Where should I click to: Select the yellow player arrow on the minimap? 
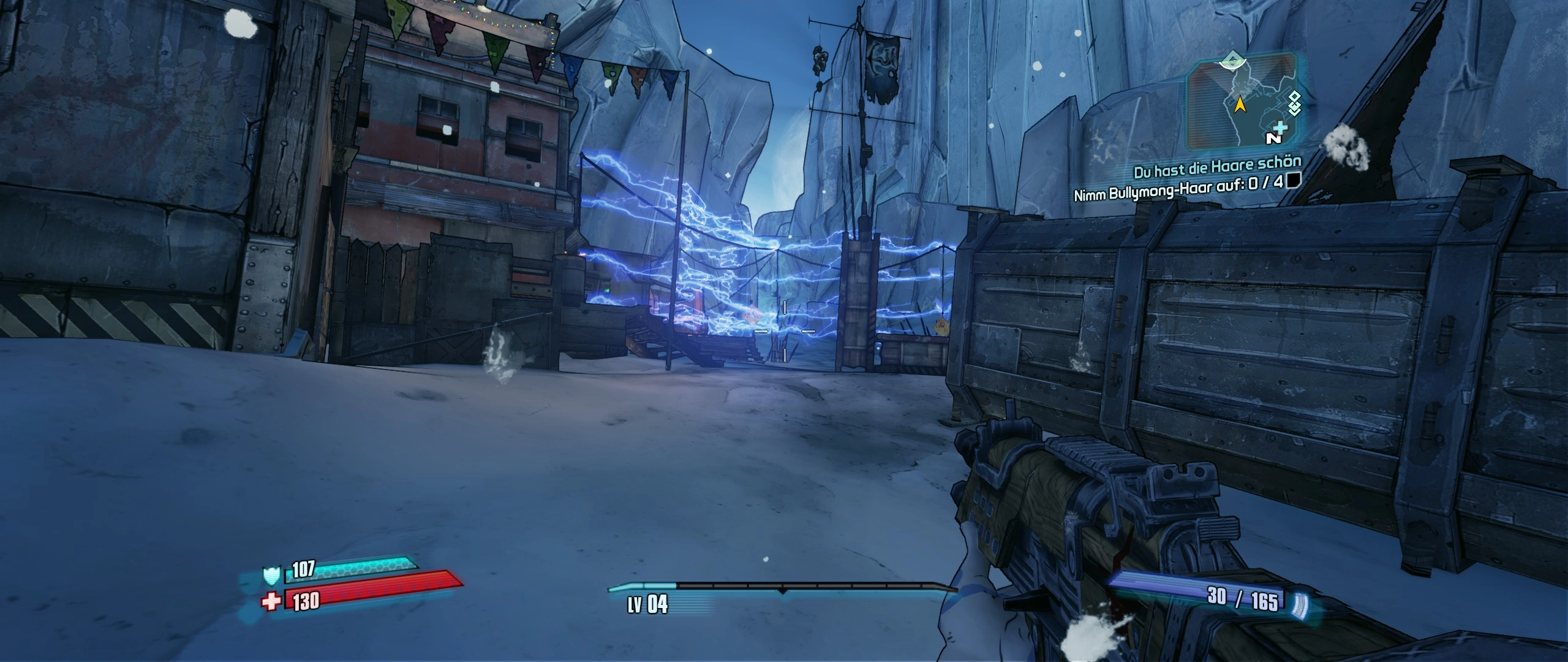[x=1240, y=105]
